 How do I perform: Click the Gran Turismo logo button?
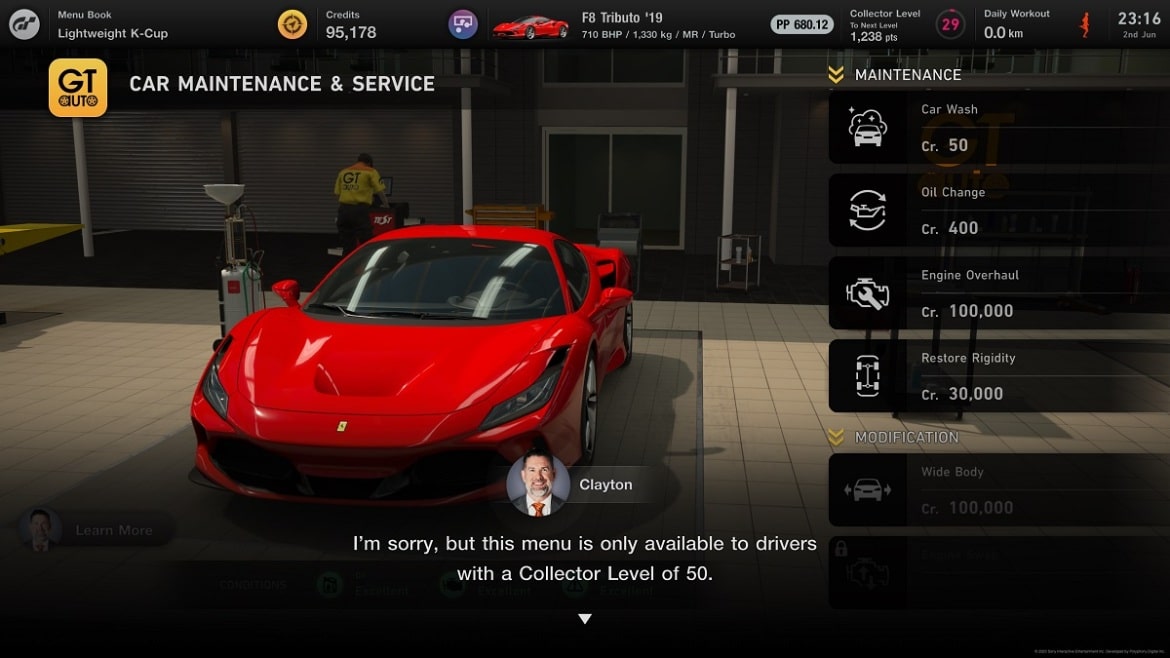pos(24,25)
